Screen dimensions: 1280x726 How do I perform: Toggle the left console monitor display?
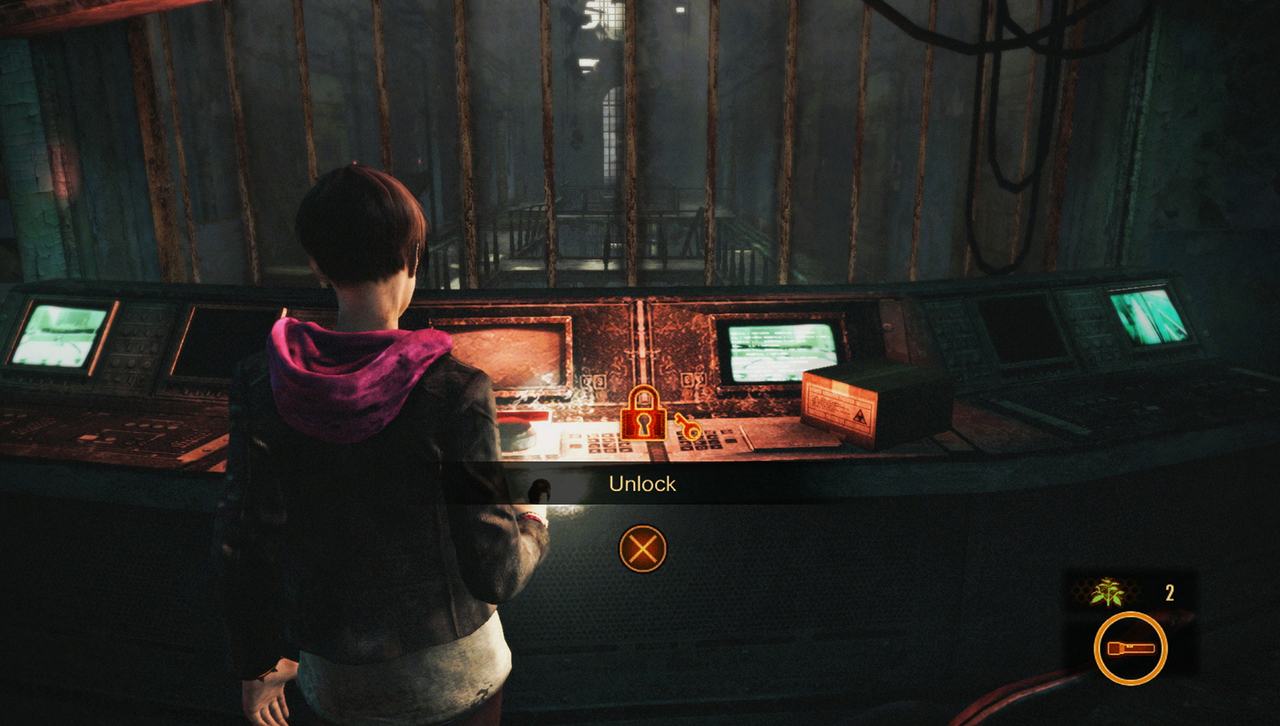coord(60,338)
